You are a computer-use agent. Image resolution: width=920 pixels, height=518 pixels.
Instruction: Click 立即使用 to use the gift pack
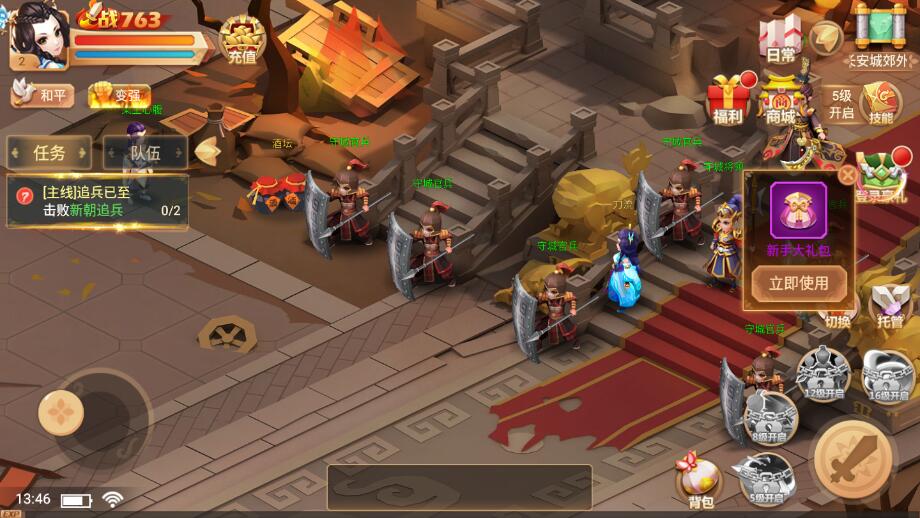[x=798, y=283]
